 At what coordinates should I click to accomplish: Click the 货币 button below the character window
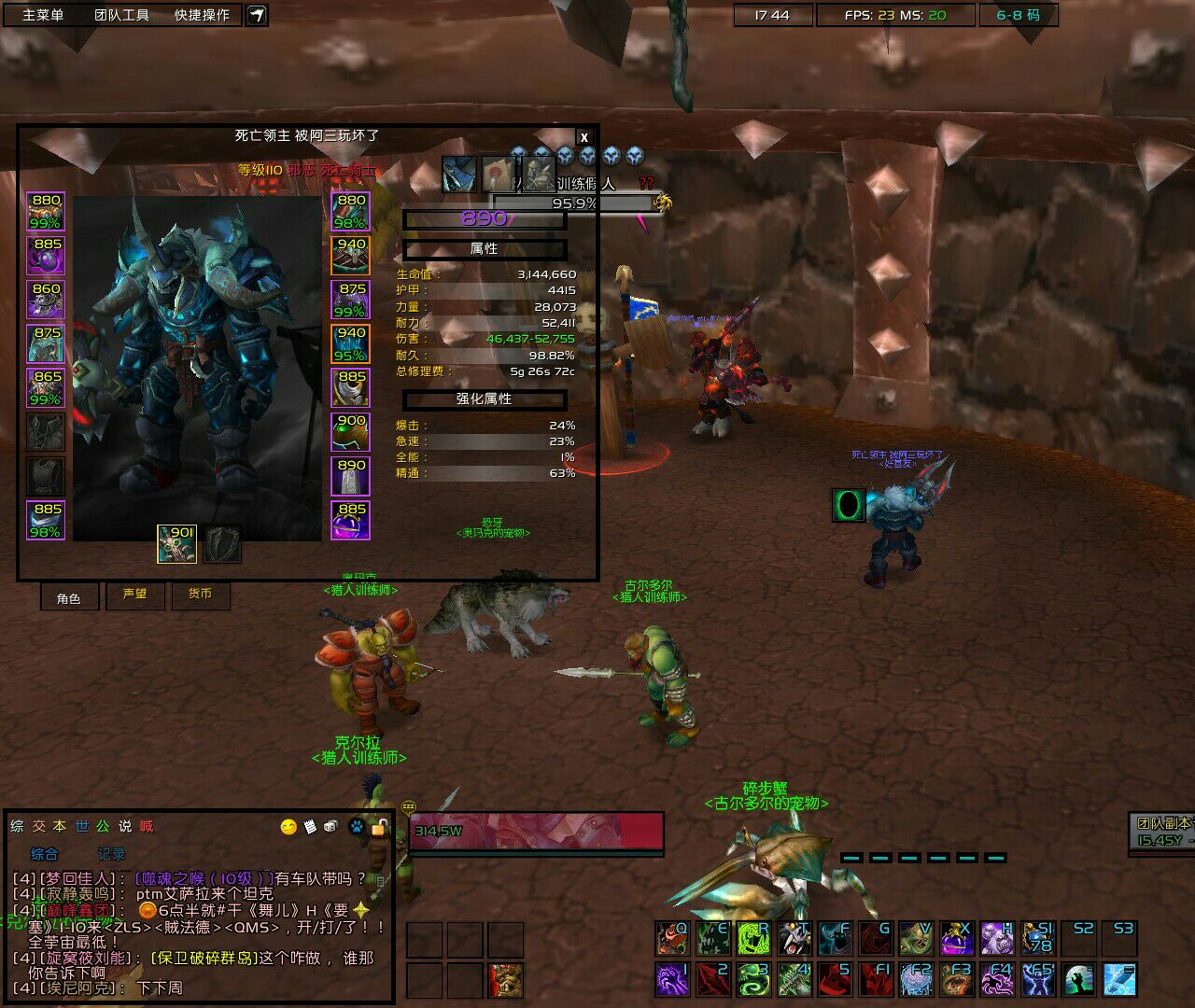pos(202,596)
